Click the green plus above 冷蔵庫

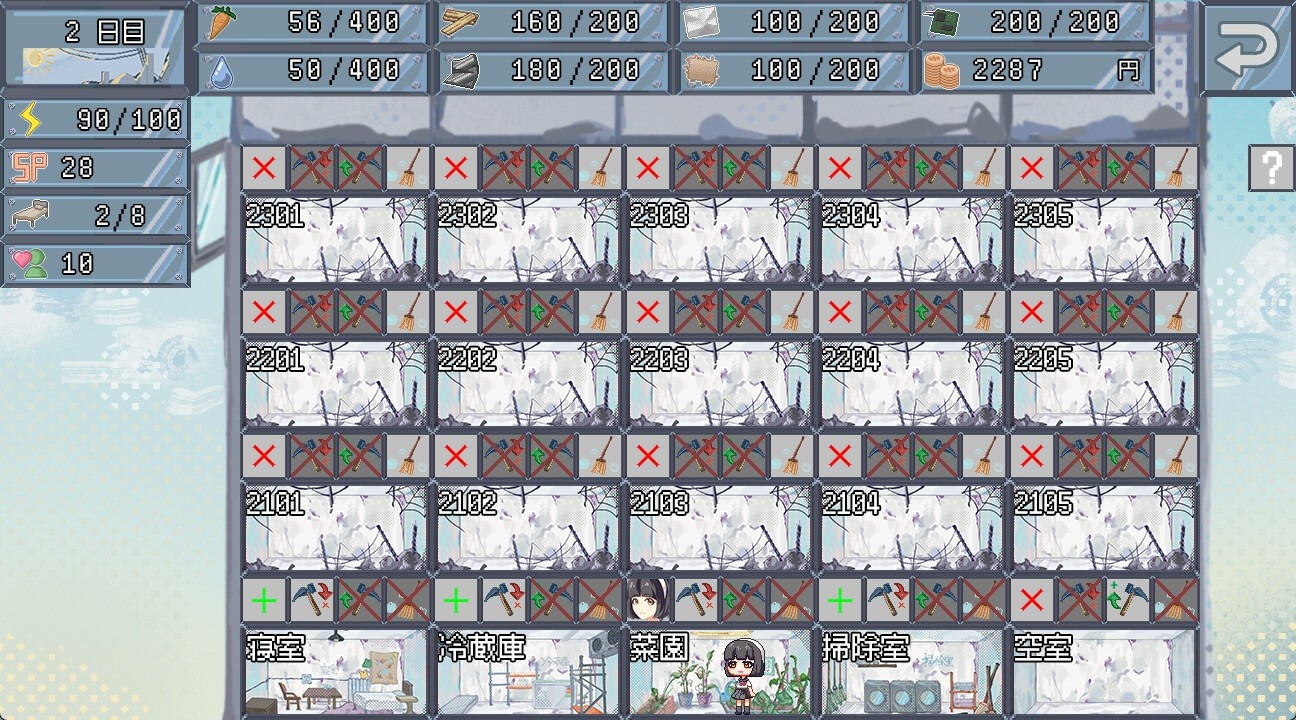tap(456, 600)
